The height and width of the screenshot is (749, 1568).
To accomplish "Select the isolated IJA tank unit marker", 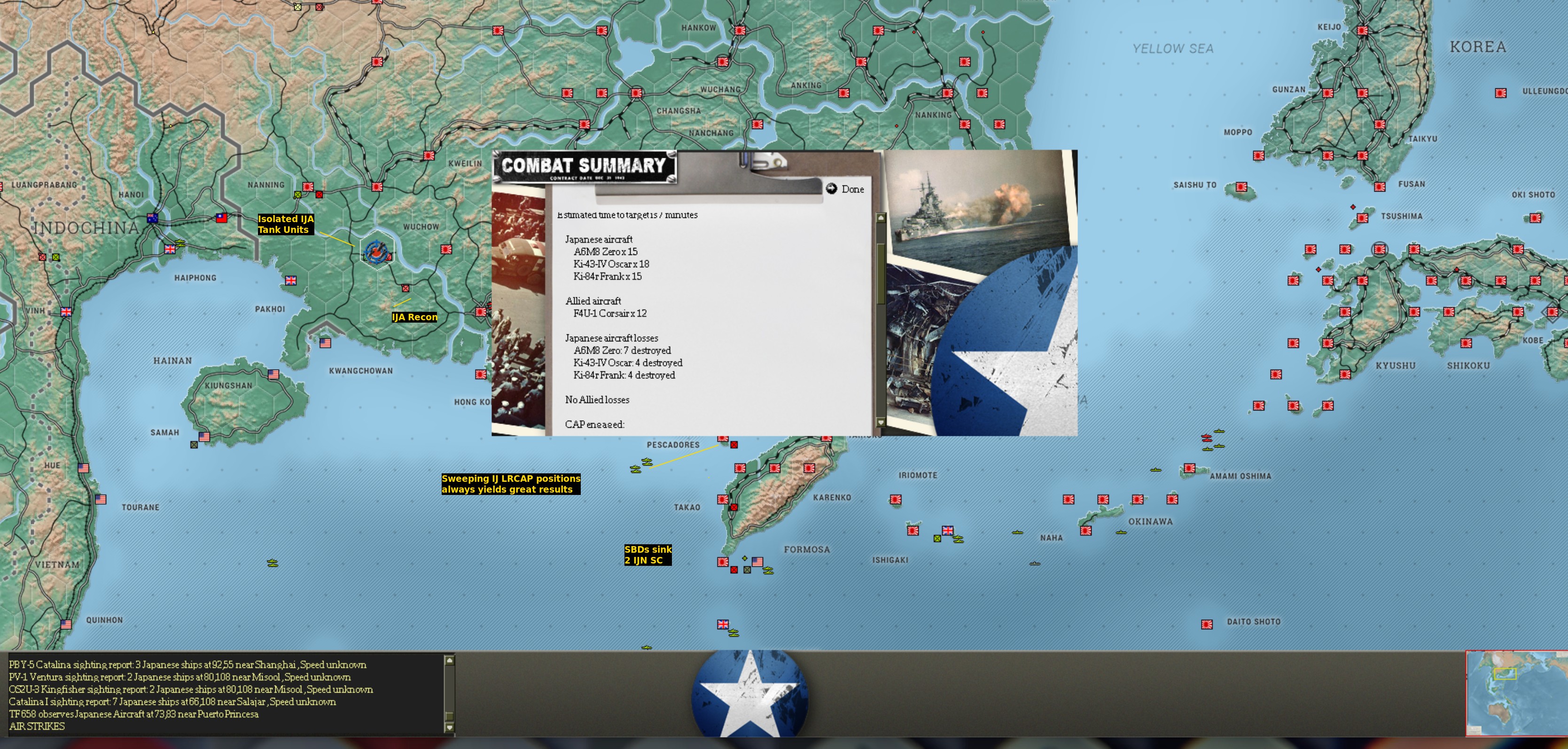I will click(377, 250).
